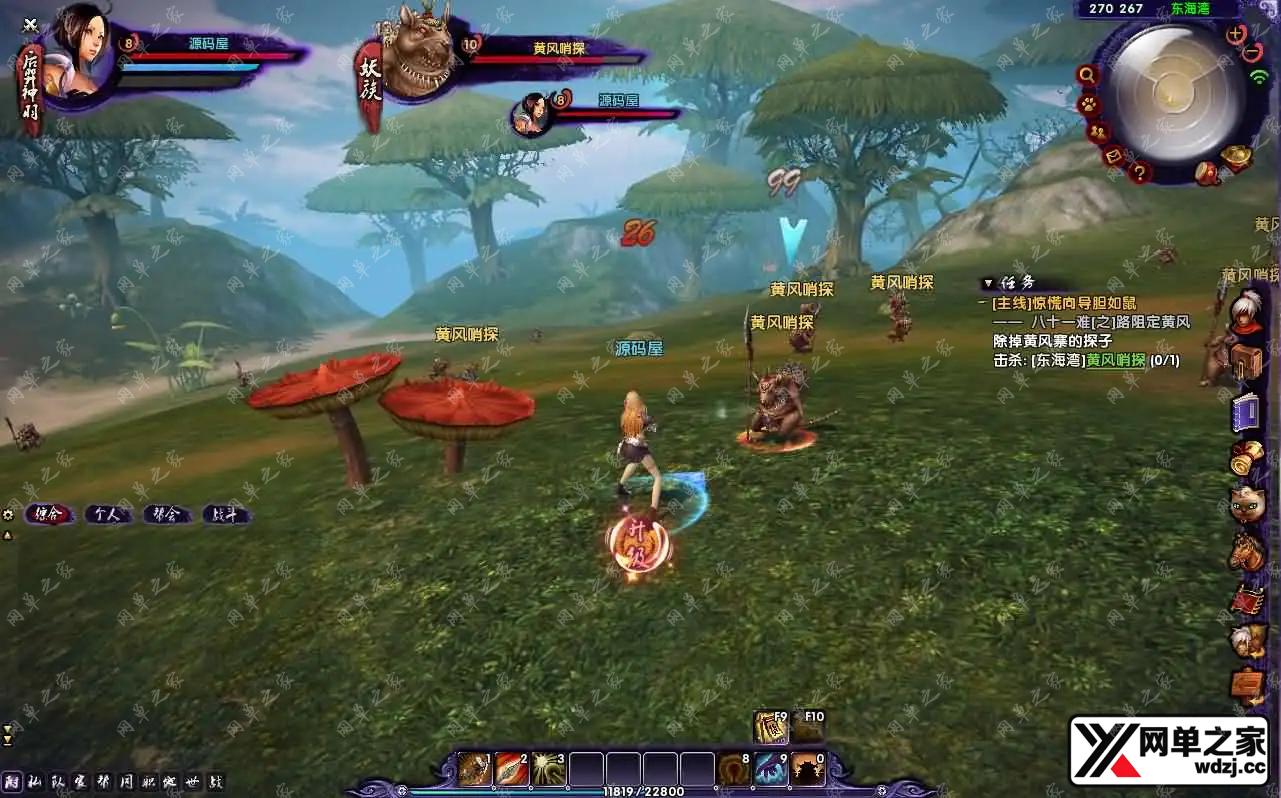Use the swirl skill in hotbar slot 3
Image resolution: width=1281 pixels, height=798 pixels.
point(548,769)
